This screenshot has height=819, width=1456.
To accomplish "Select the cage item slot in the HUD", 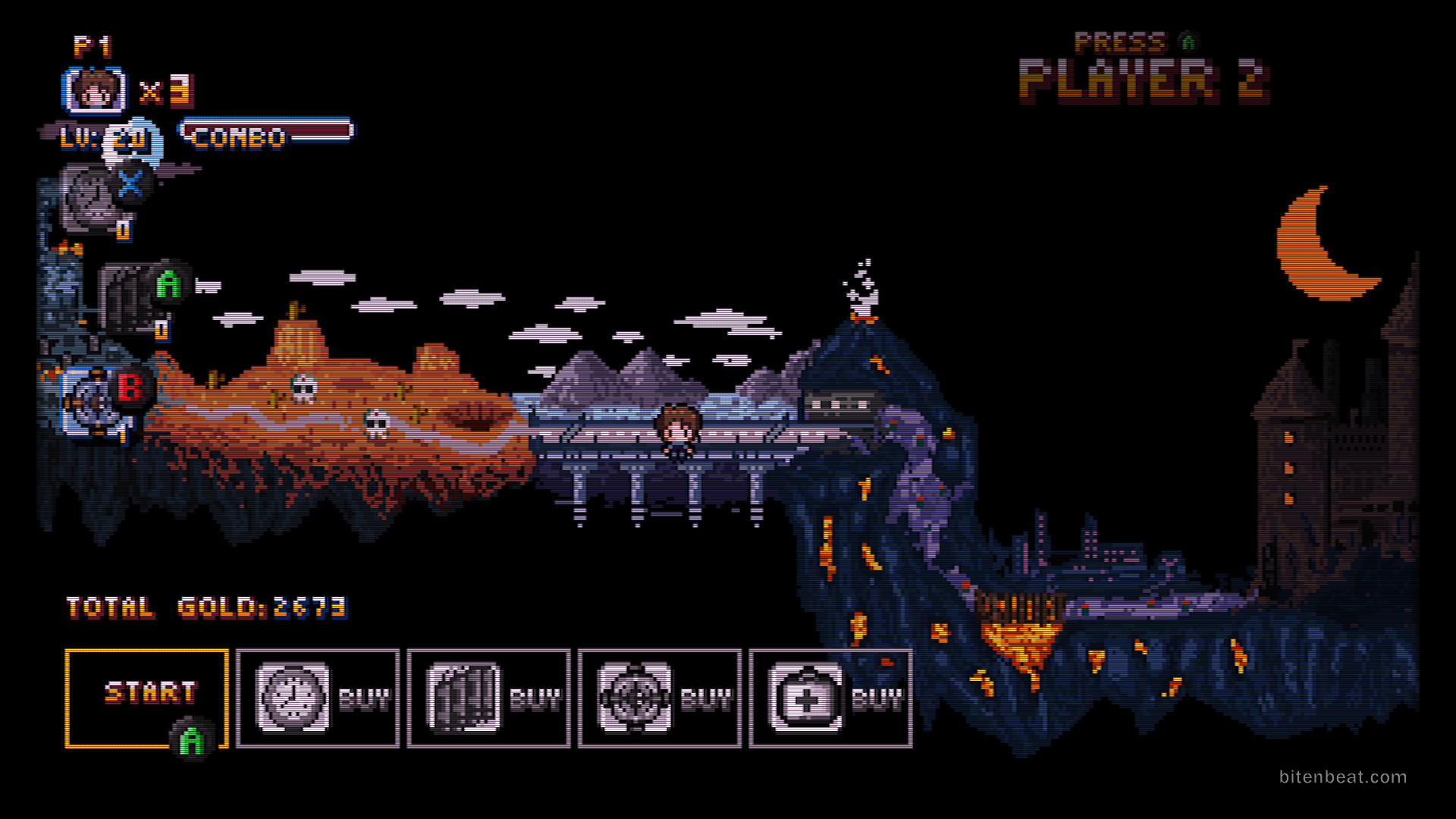I will point(127,299).
